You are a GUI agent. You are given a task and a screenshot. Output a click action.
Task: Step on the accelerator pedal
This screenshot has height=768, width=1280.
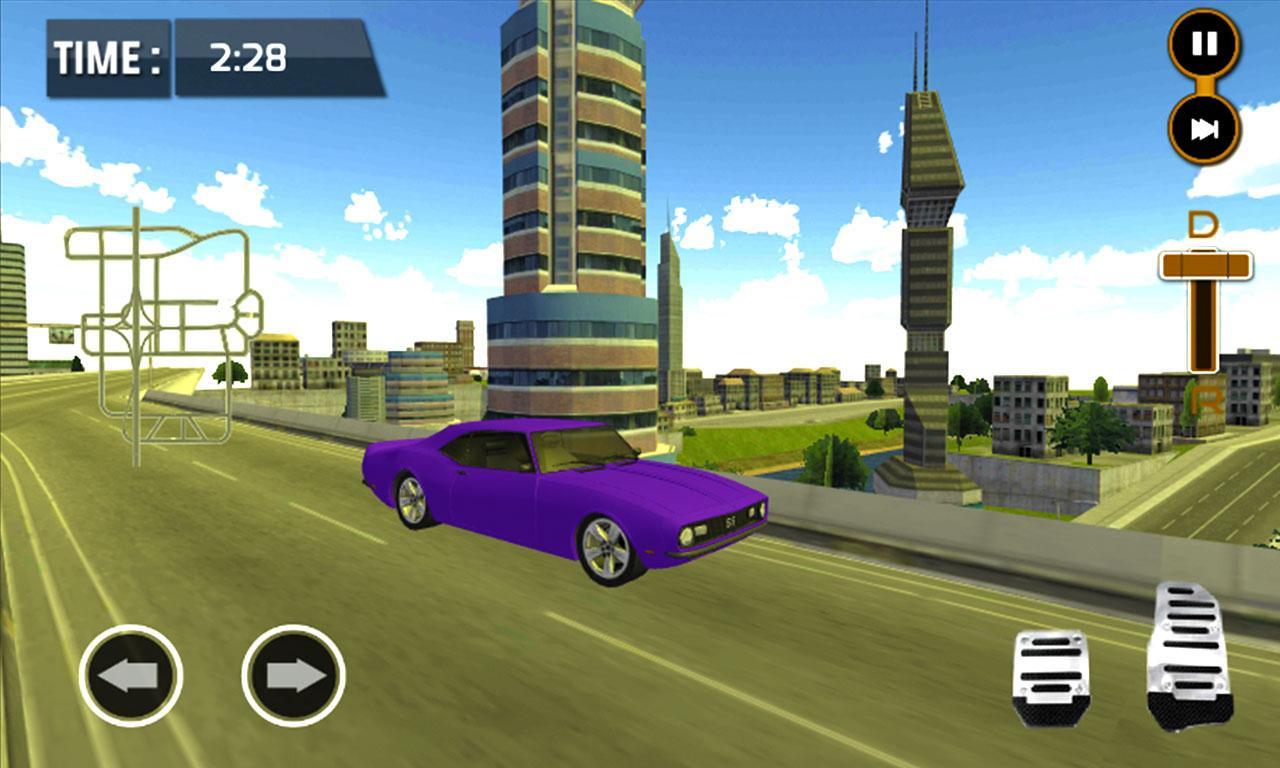click(x=1189, y=655)
